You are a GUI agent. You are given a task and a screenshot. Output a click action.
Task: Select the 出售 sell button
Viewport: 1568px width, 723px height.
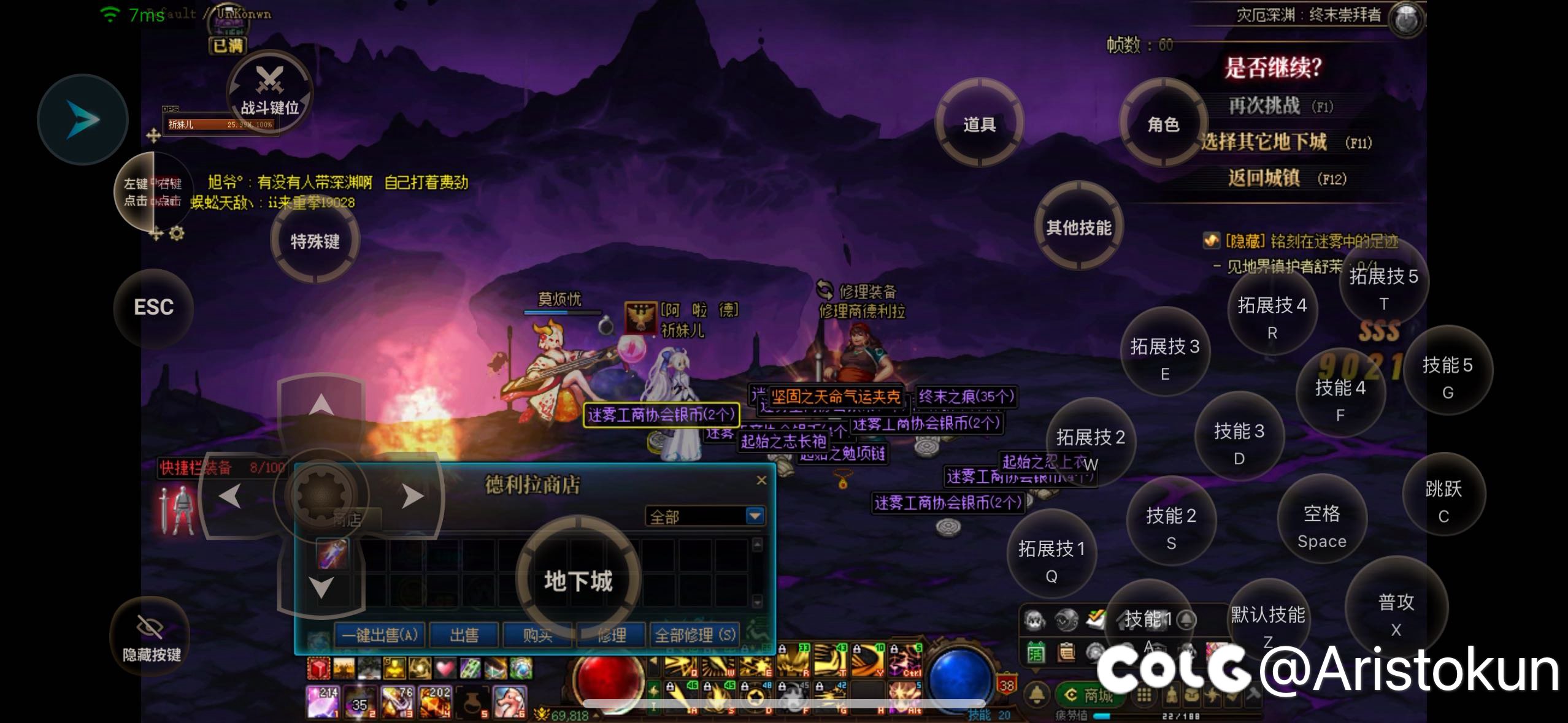(464, 635)
